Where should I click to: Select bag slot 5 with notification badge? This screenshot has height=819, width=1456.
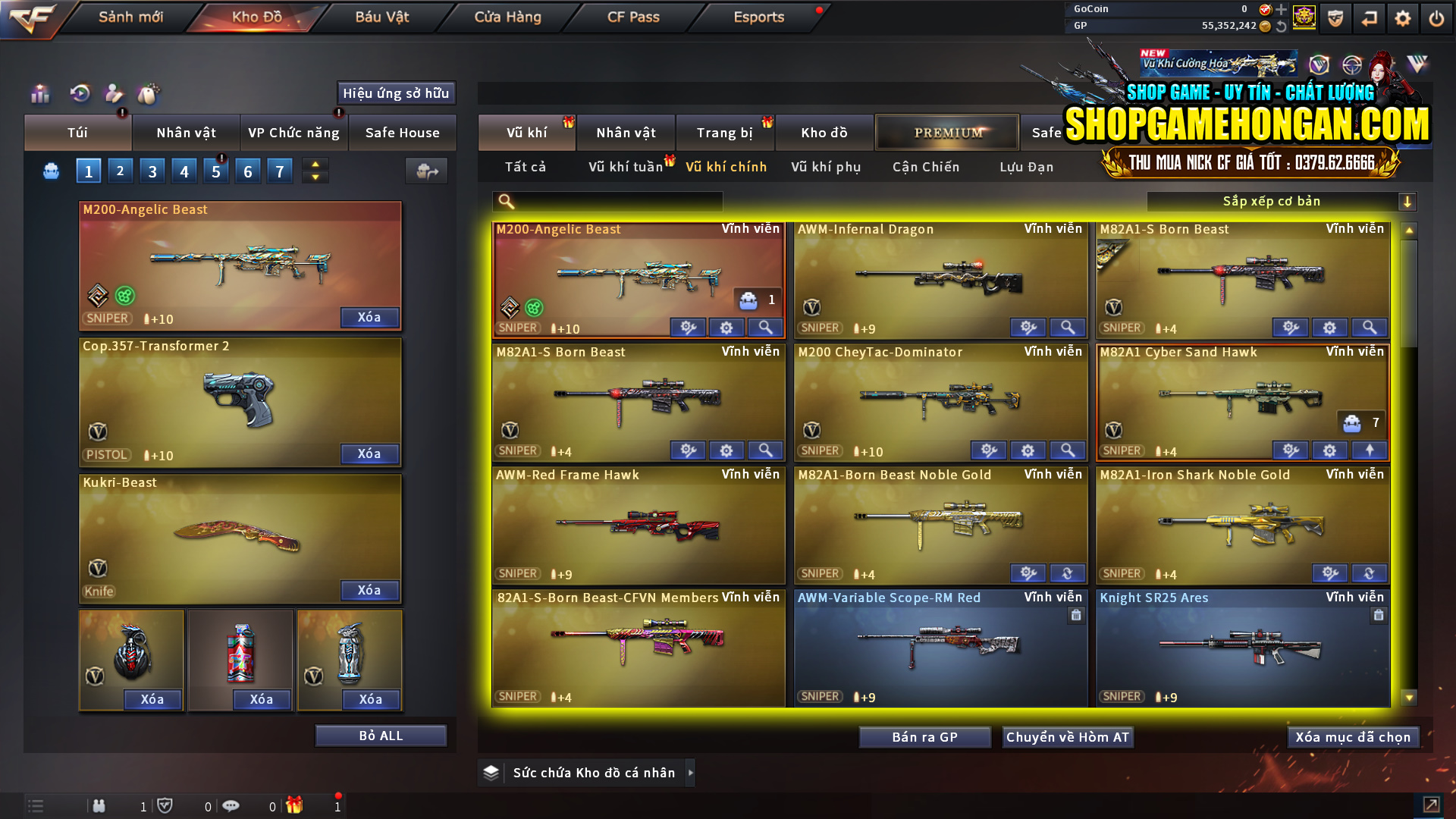(x=215, y=171)
